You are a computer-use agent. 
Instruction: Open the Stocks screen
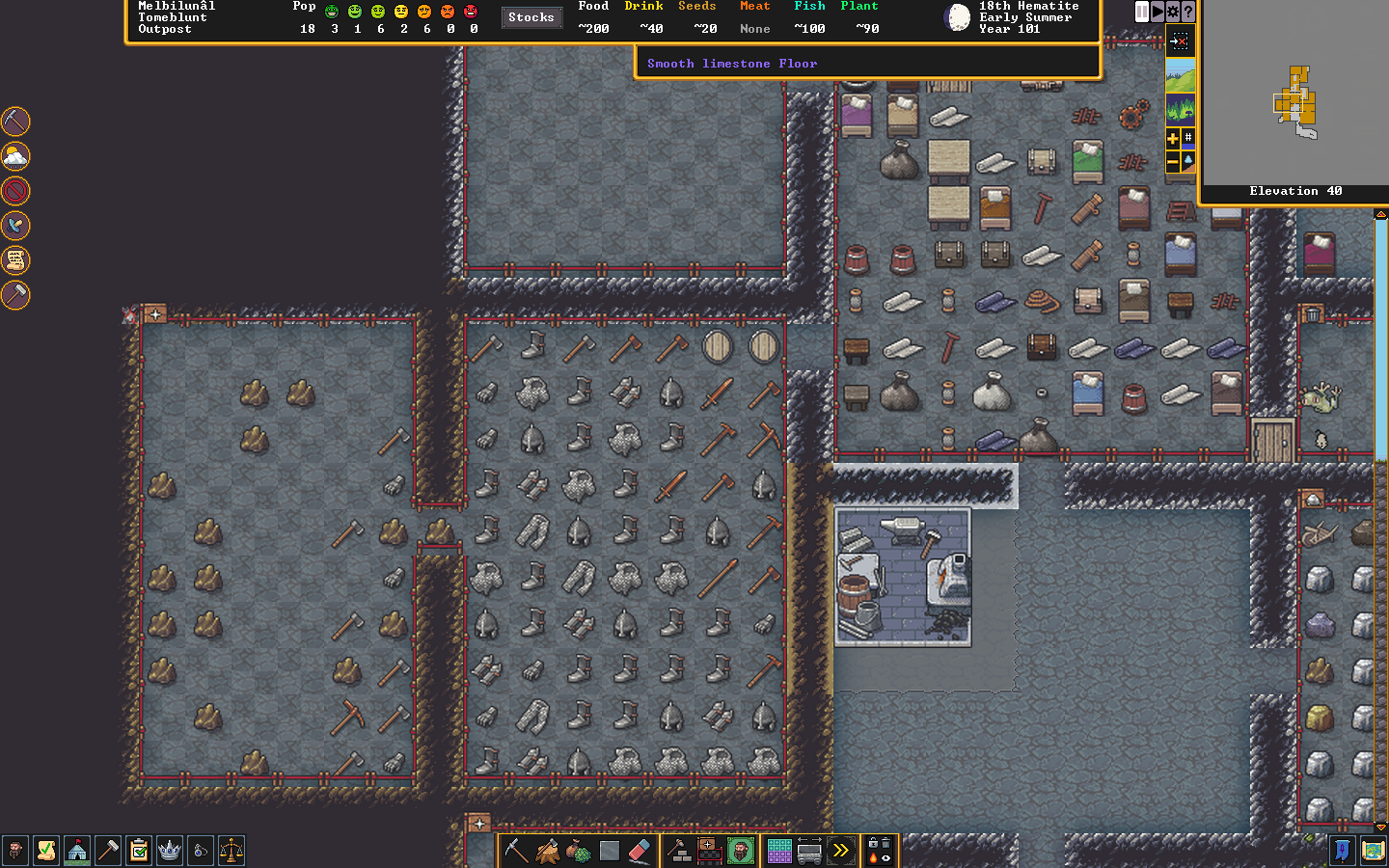coord(531,17)
